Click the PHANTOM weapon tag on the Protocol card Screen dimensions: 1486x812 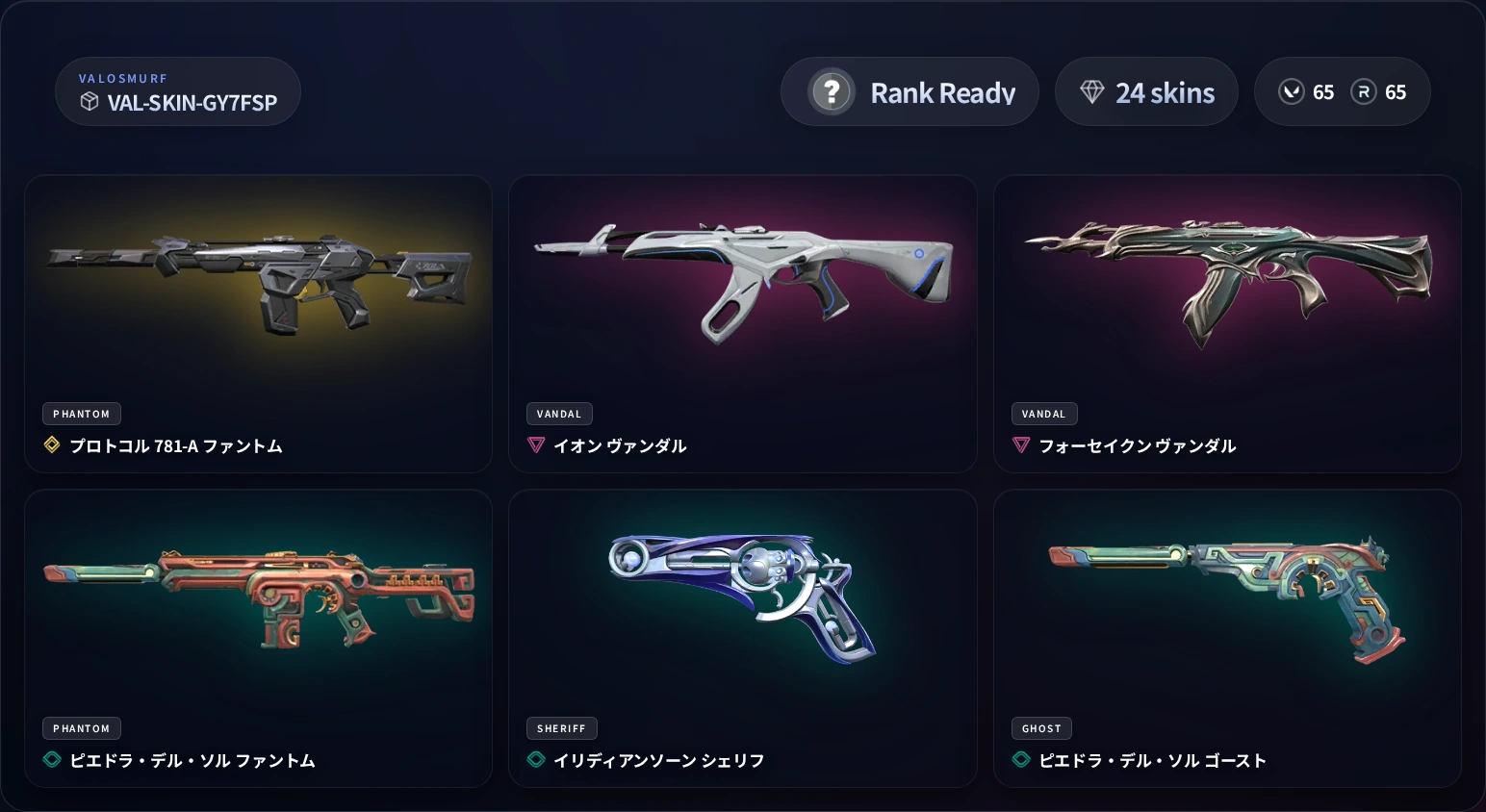(81, 414)
